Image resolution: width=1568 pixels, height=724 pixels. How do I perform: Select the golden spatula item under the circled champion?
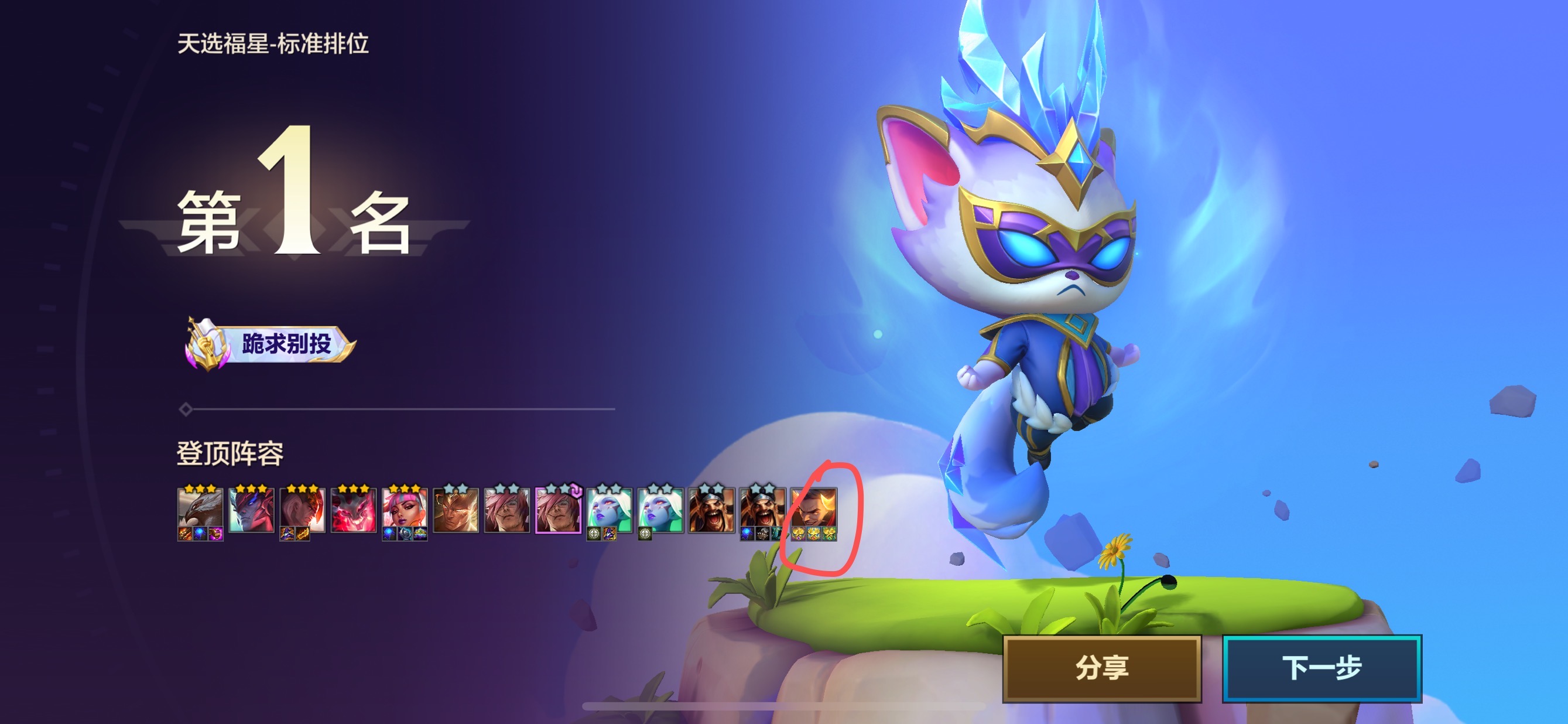point(812,534)
